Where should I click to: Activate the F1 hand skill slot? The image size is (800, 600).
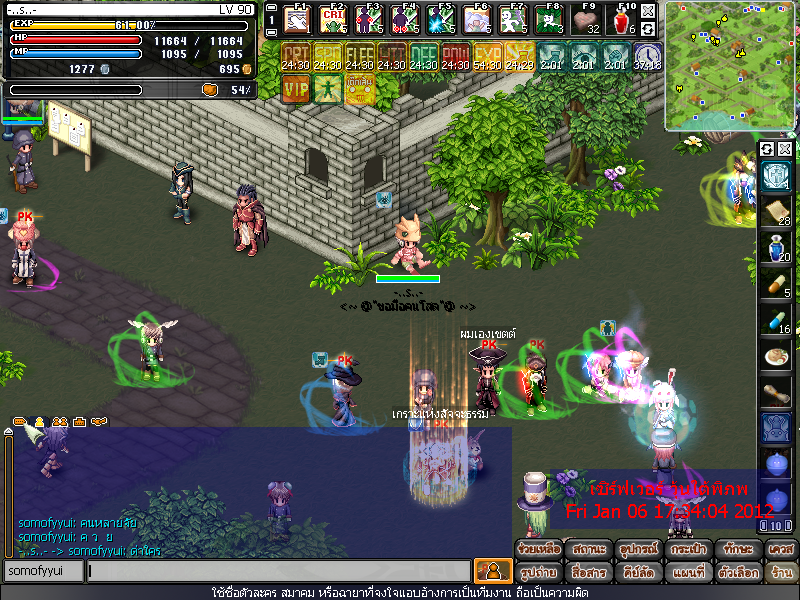(x=296, y=19)
